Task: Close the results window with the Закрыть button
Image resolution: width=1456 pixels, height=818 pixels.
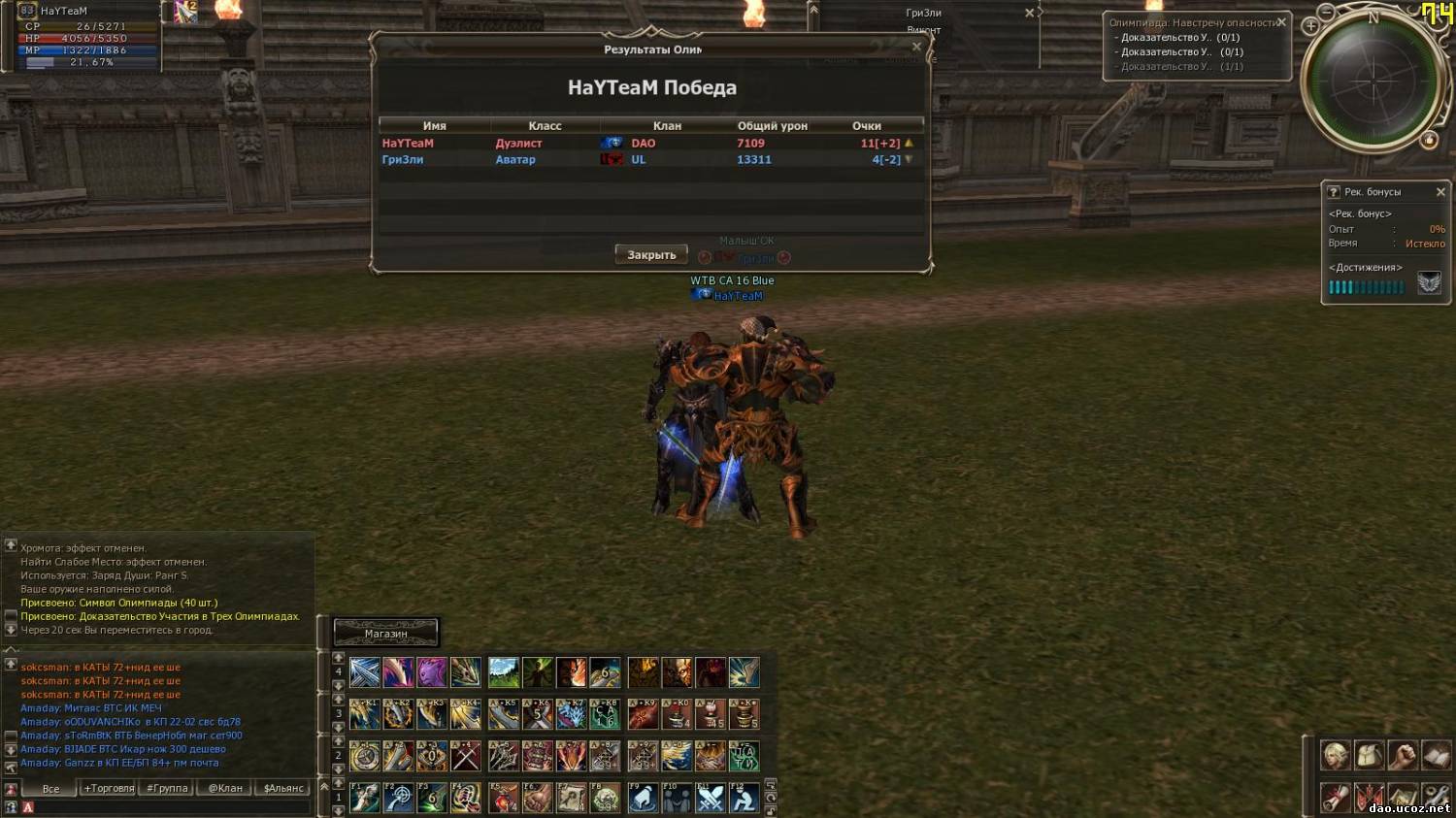Action: point(651,255)
